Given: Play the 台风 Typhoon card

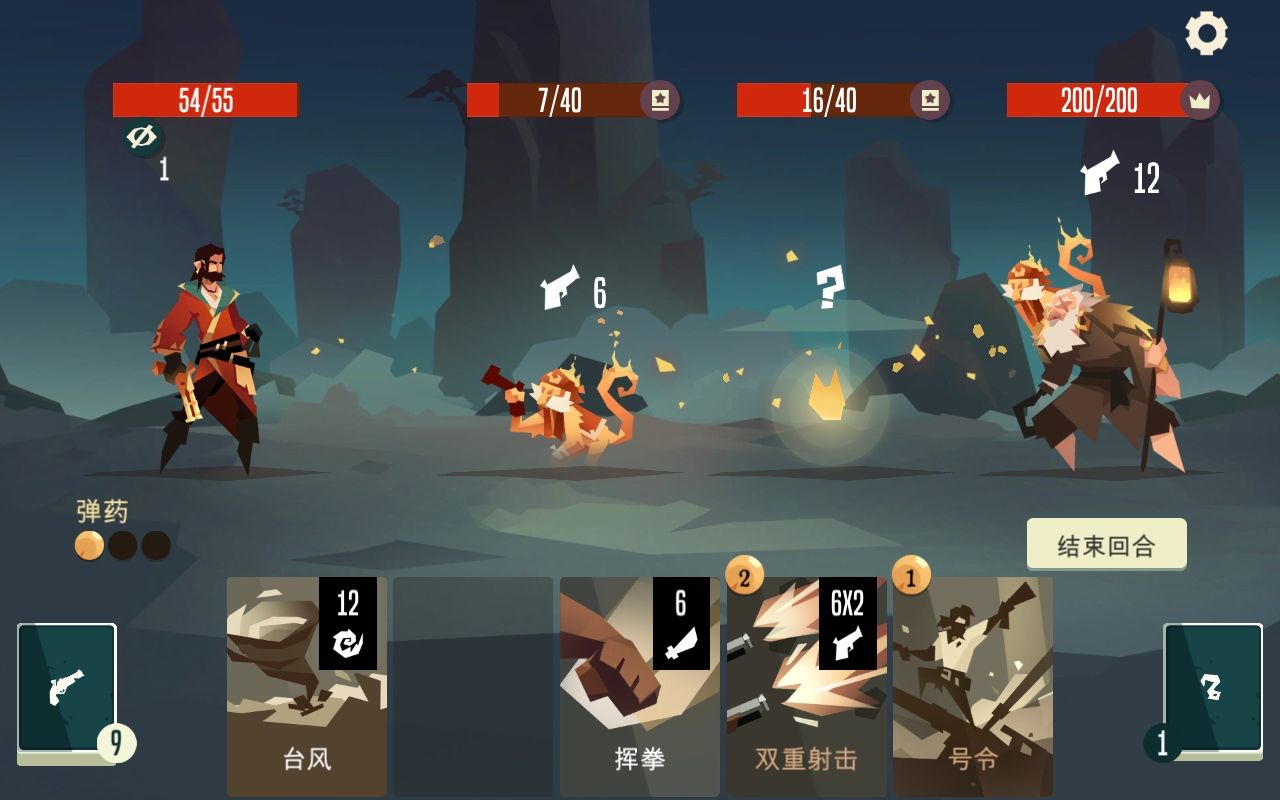Looking at the screenshot, I should point(306,685).
